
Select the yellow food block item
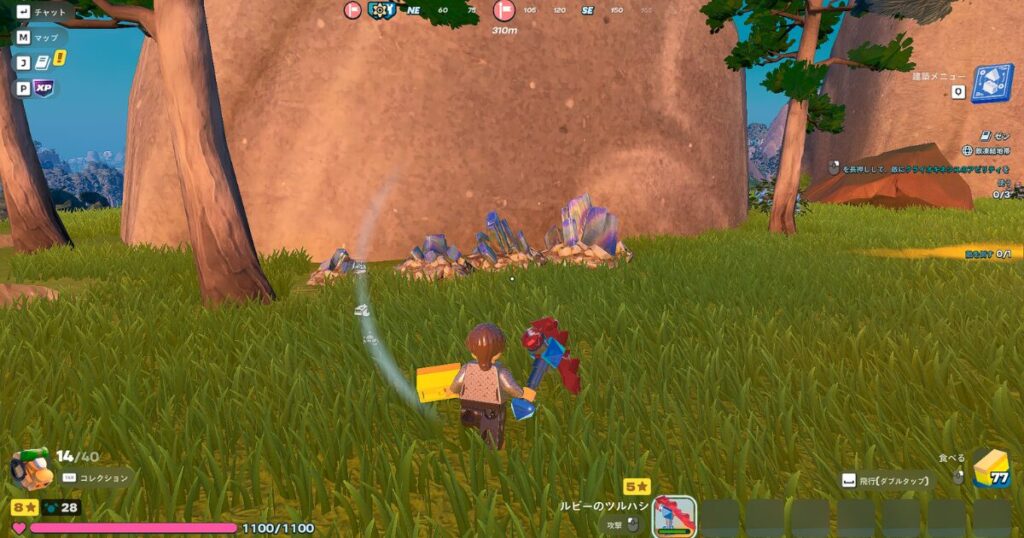(x=990, y=468)
